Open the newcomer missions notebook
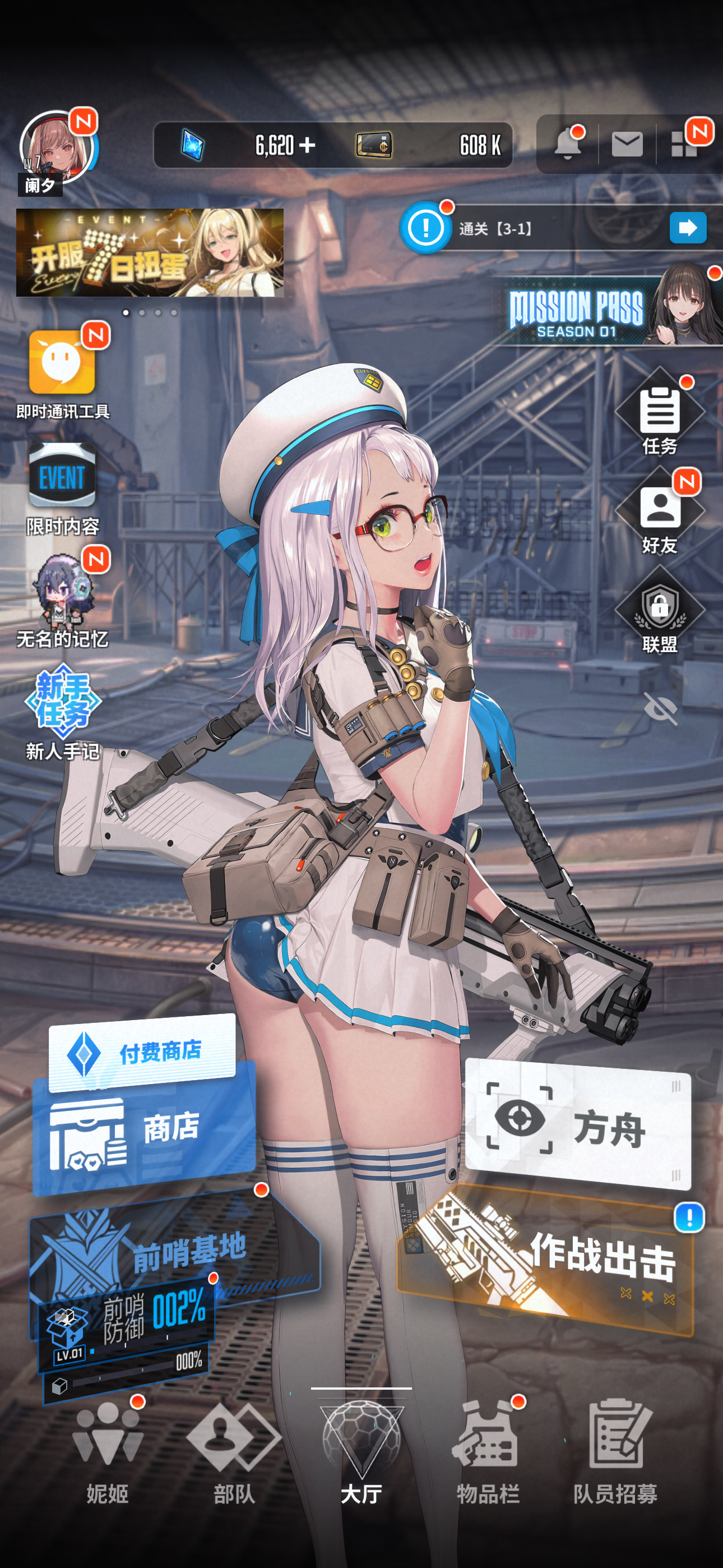 tap(62, 700)
